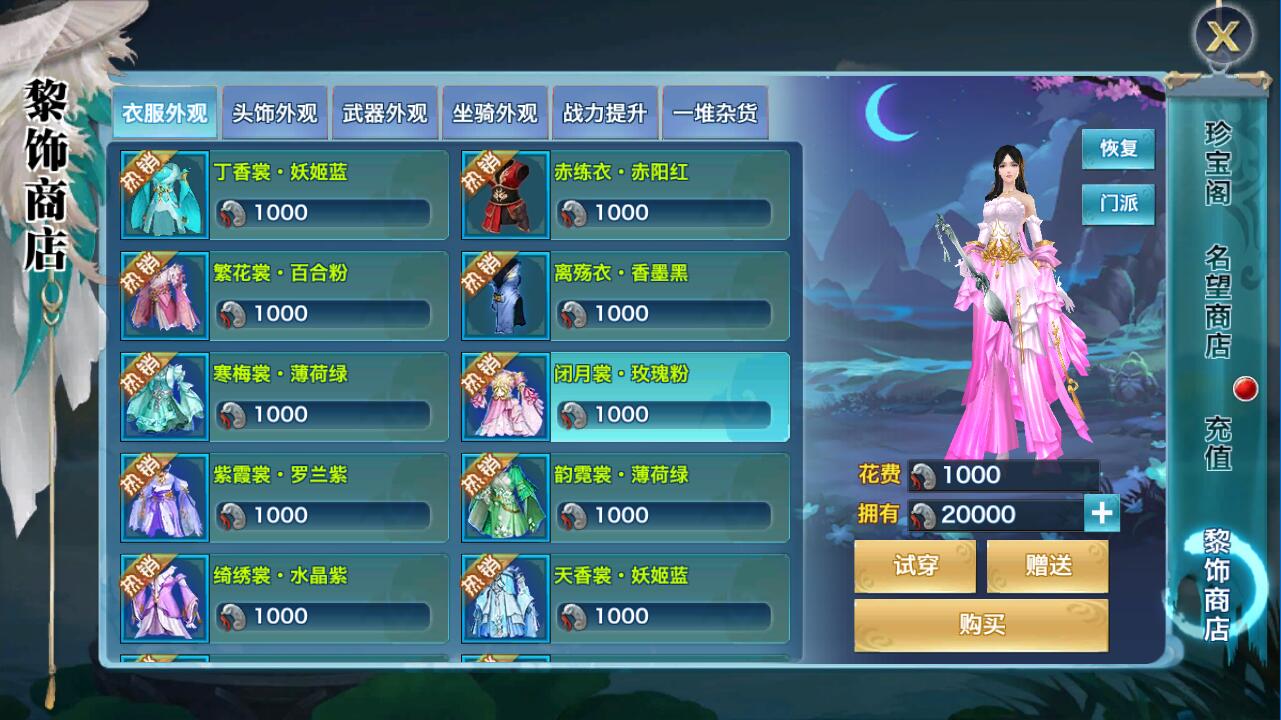Select the 丁香裳·妖姬蓝 outfit
Image resolution: width=1281 pixels, height=720 pixels.
284,195
